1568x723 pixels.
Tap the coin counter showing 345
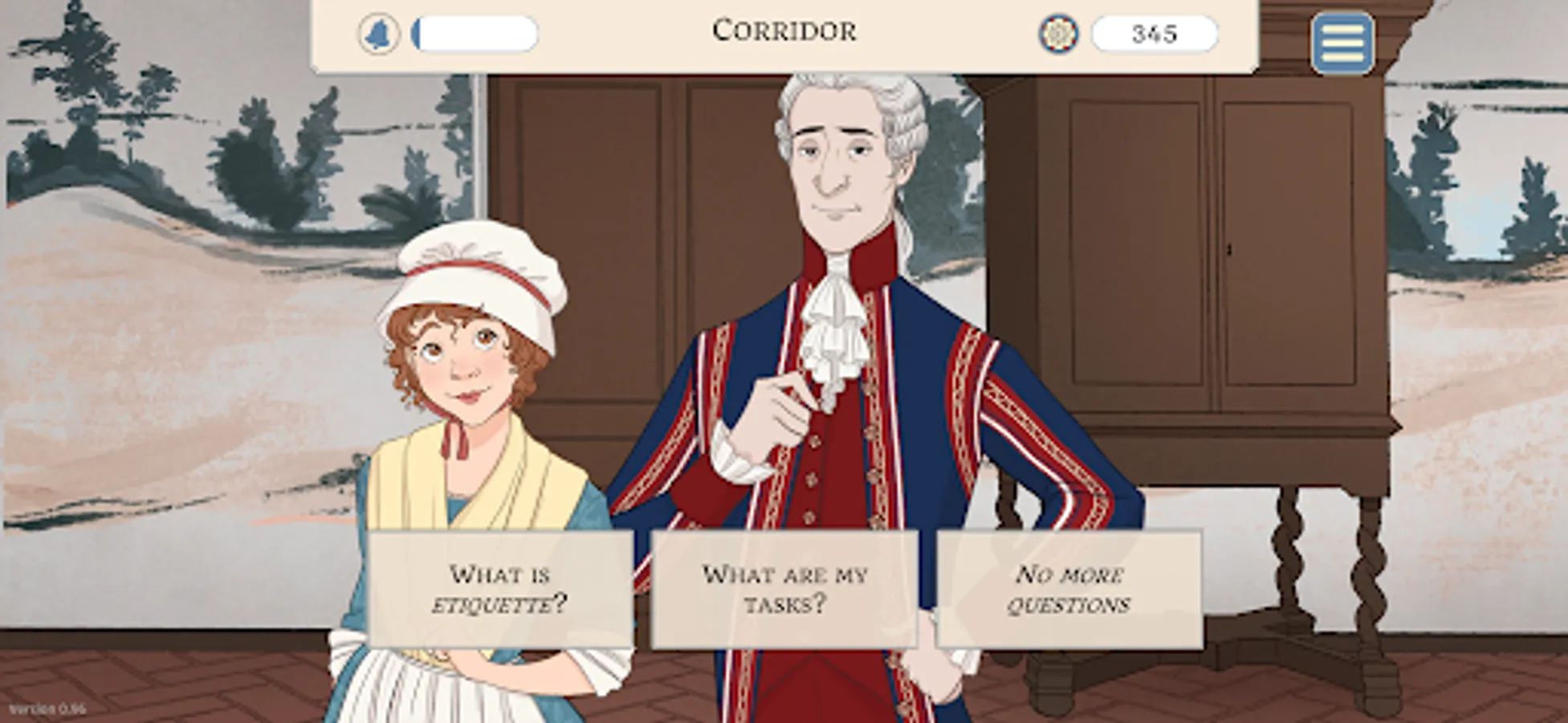[1153, 34]
